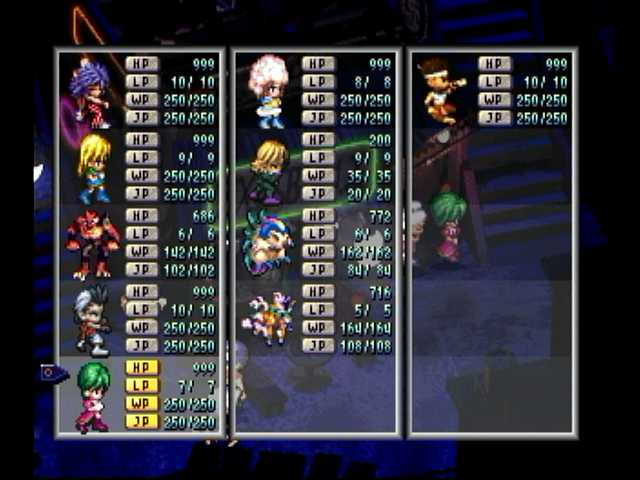Image resolution: width=640 pixels, height=480 pixels.
Task: Pick the blue-haired creature party member
Action: click(266, 244)
